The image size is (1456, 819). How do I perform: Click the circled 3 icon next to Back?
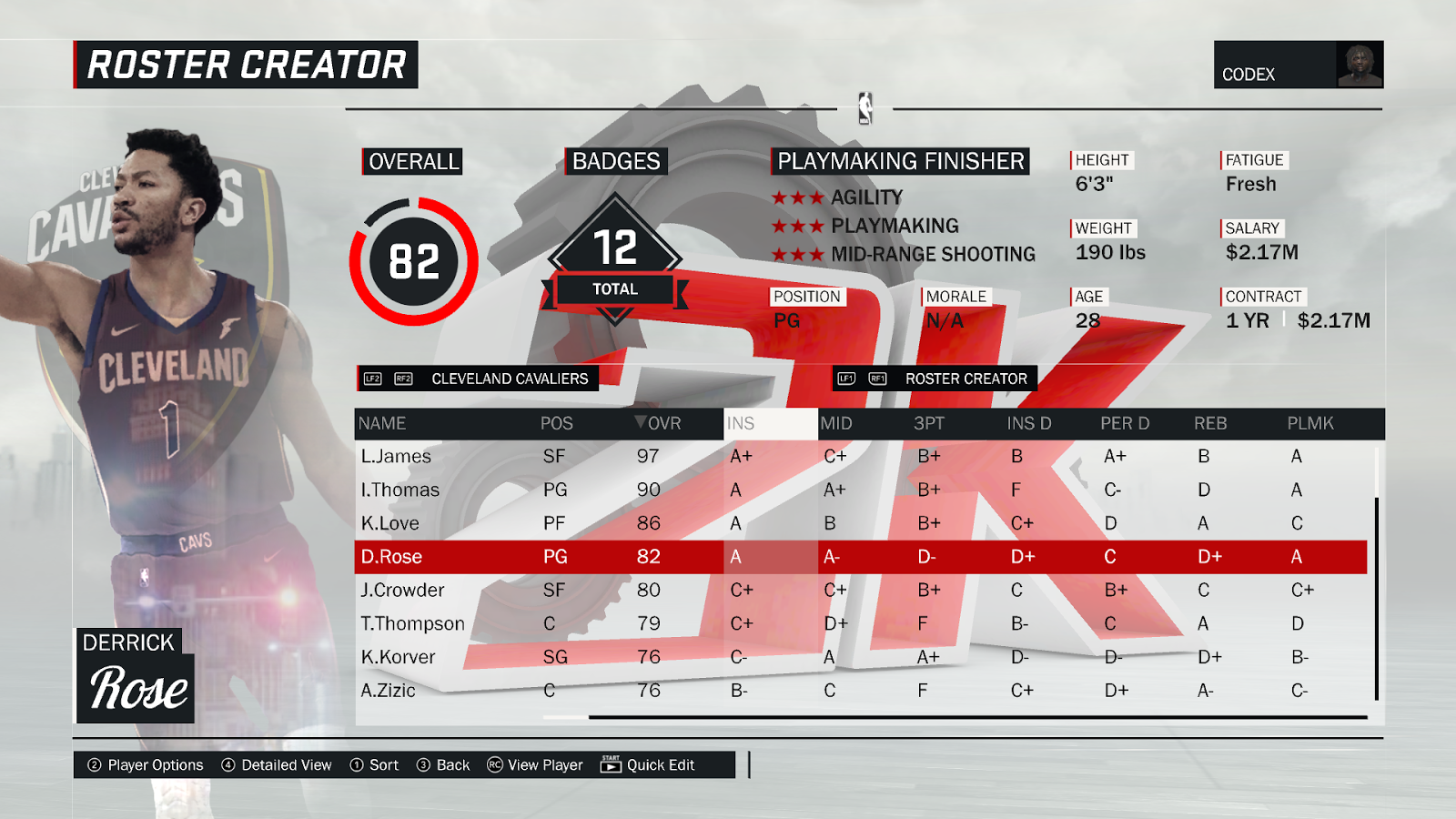pos(421,764)
